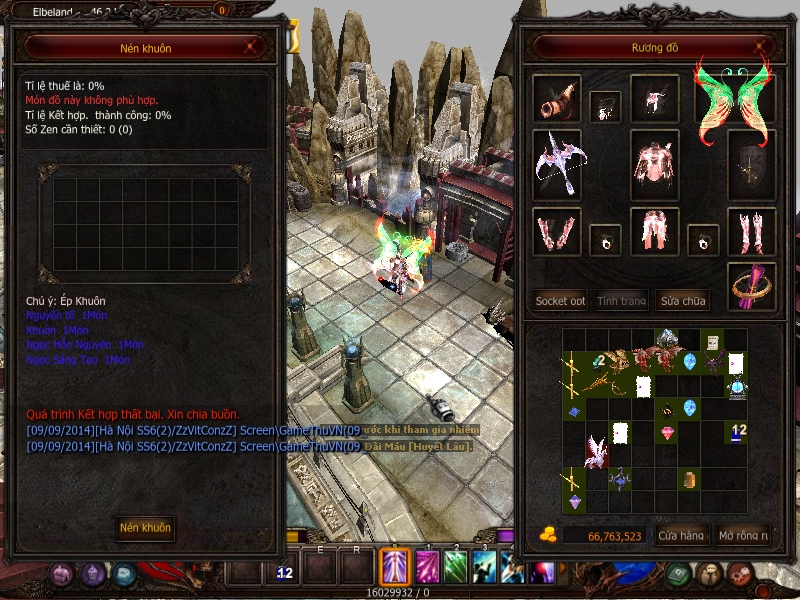Select the pink gem in inventory
Screen dimensions: 800x600
(x=667, y=432)
